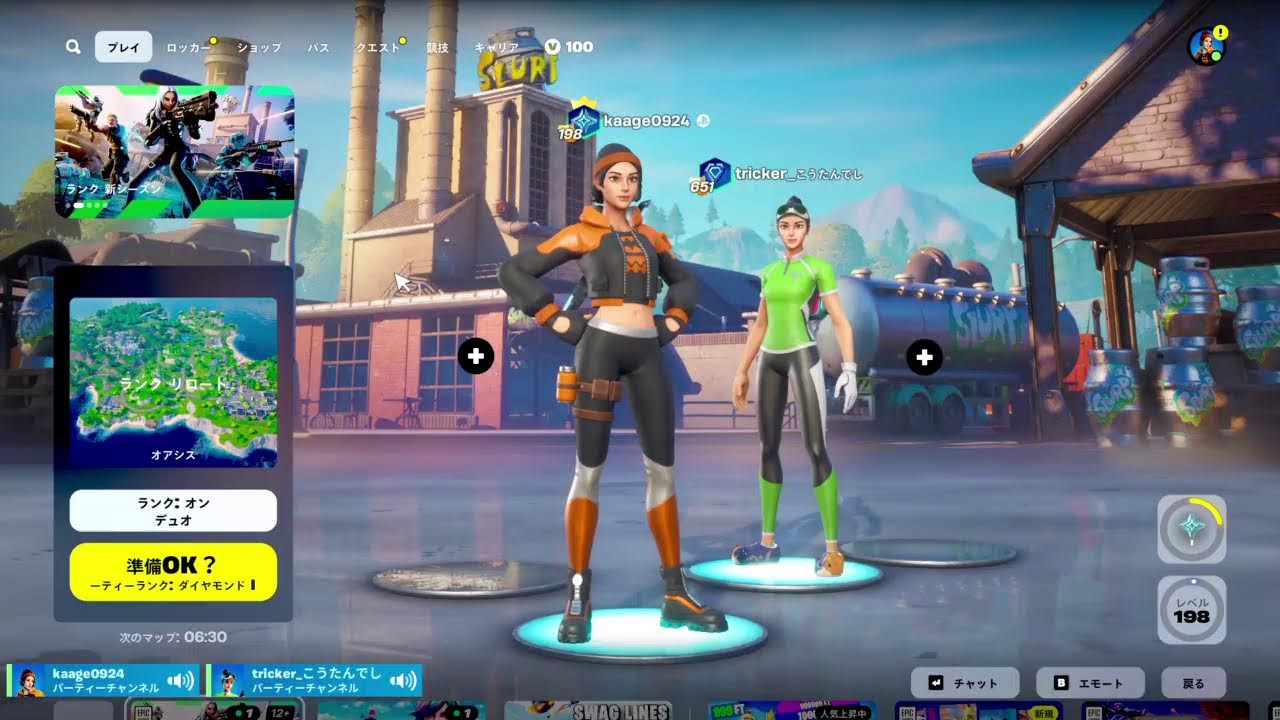Open the ショップ tab
Image resolution: width=1280 pixels, height=720 pixels.
pos(259,47)
